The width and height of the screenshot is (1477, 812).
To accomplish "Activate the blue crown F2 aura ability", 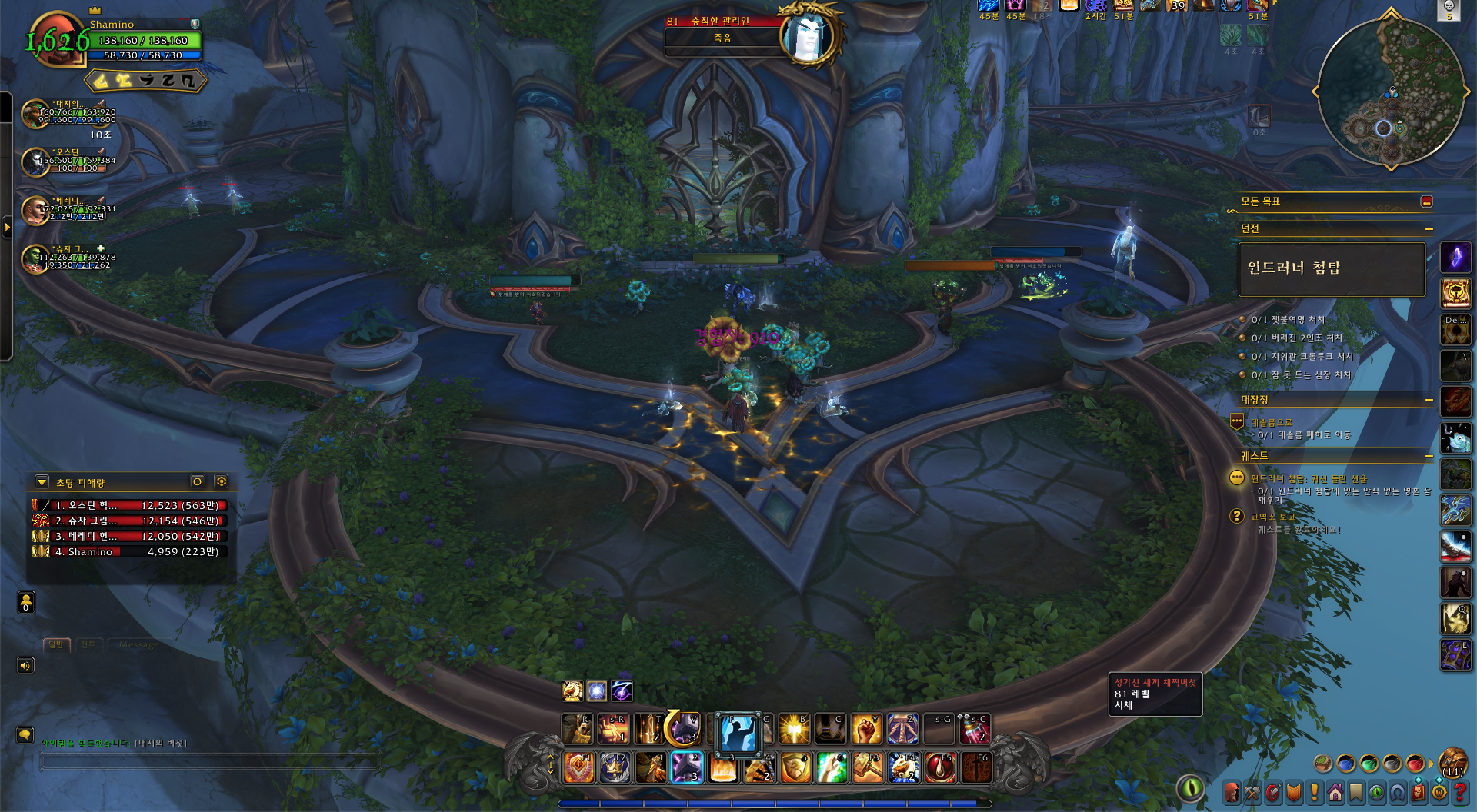I will pos(615,767).
